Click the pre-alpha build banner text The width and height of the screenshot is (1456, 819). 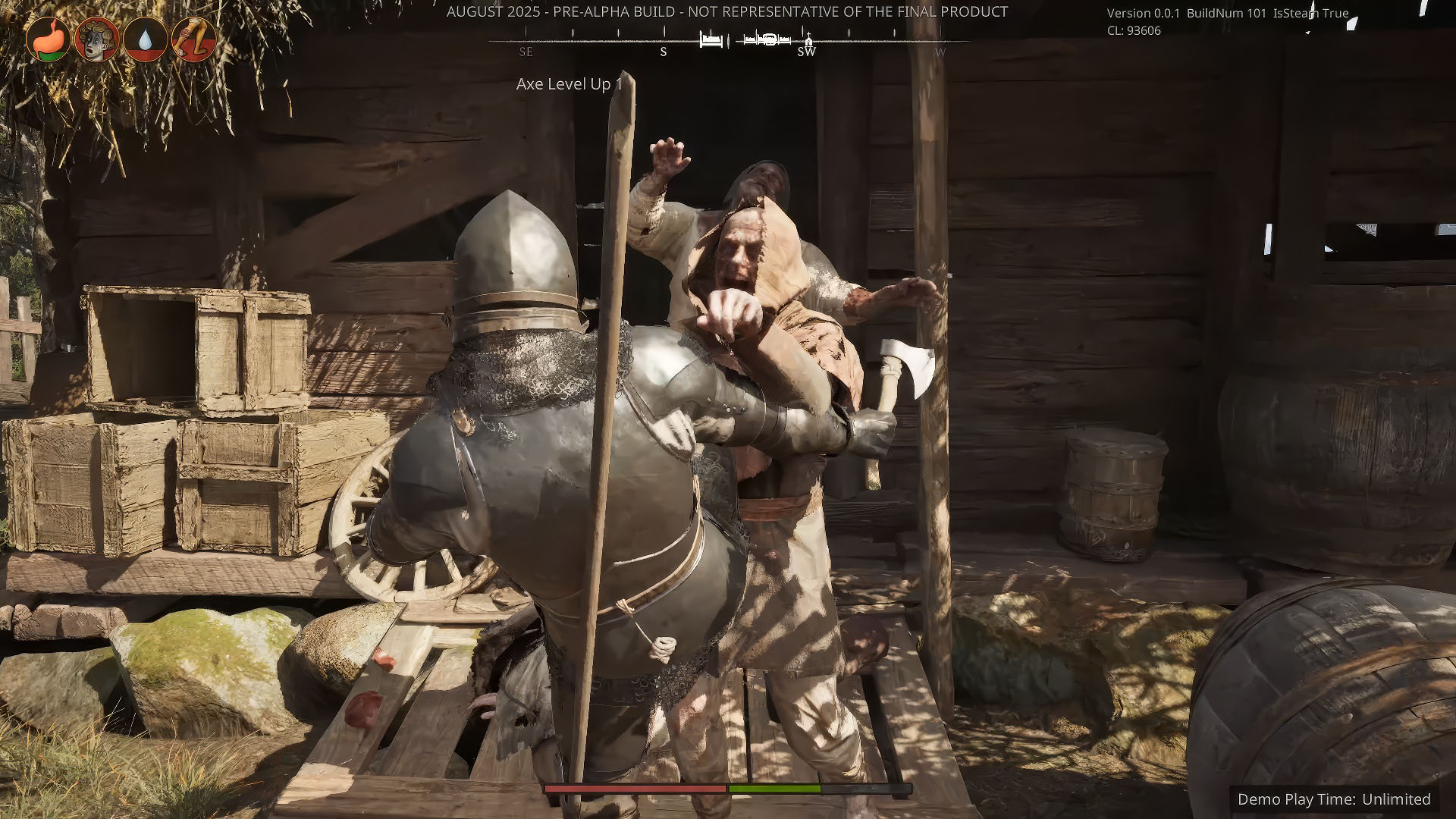727,12
